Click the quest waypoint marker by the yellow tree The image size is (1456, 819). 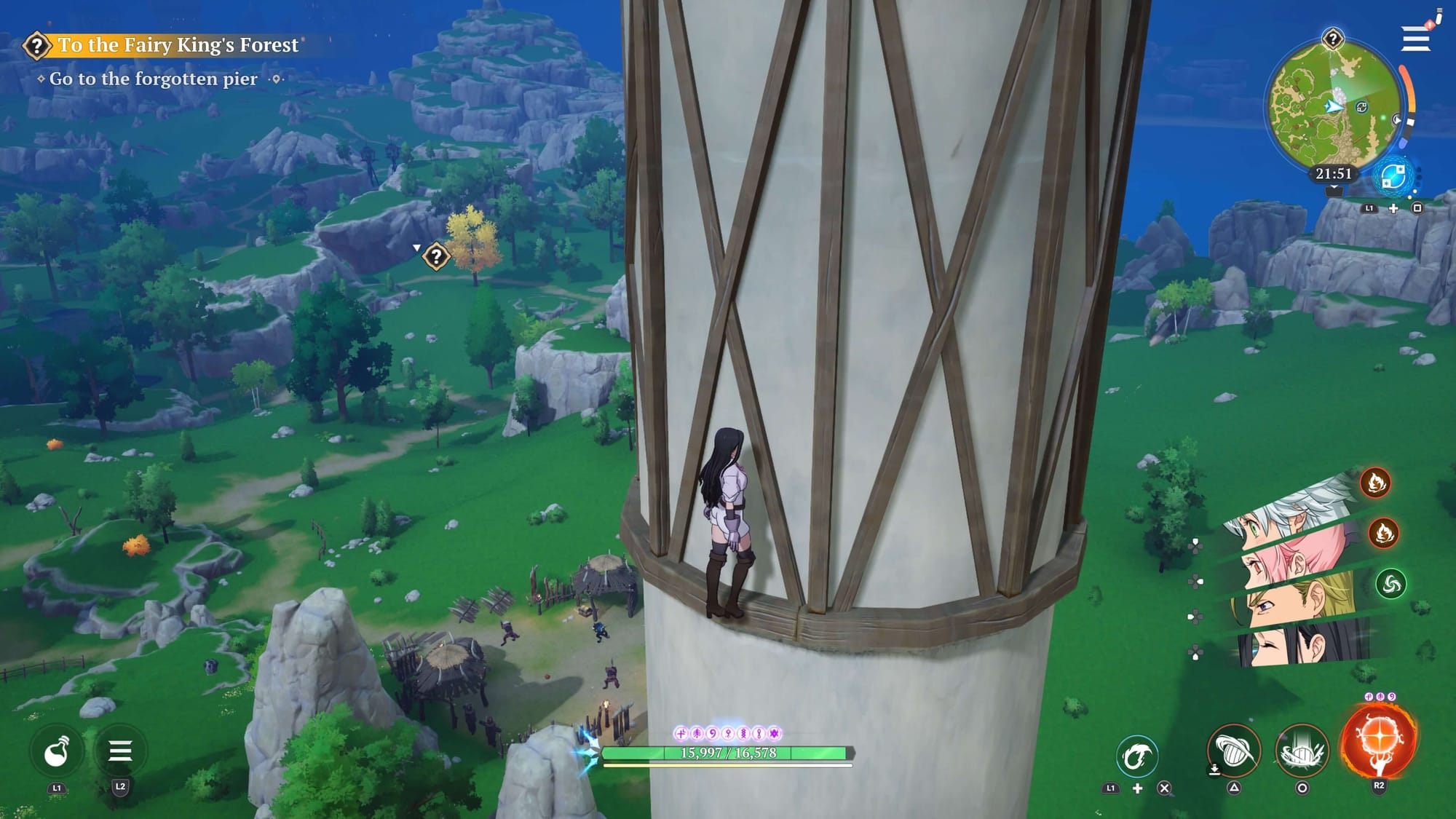tap(435, 256)
